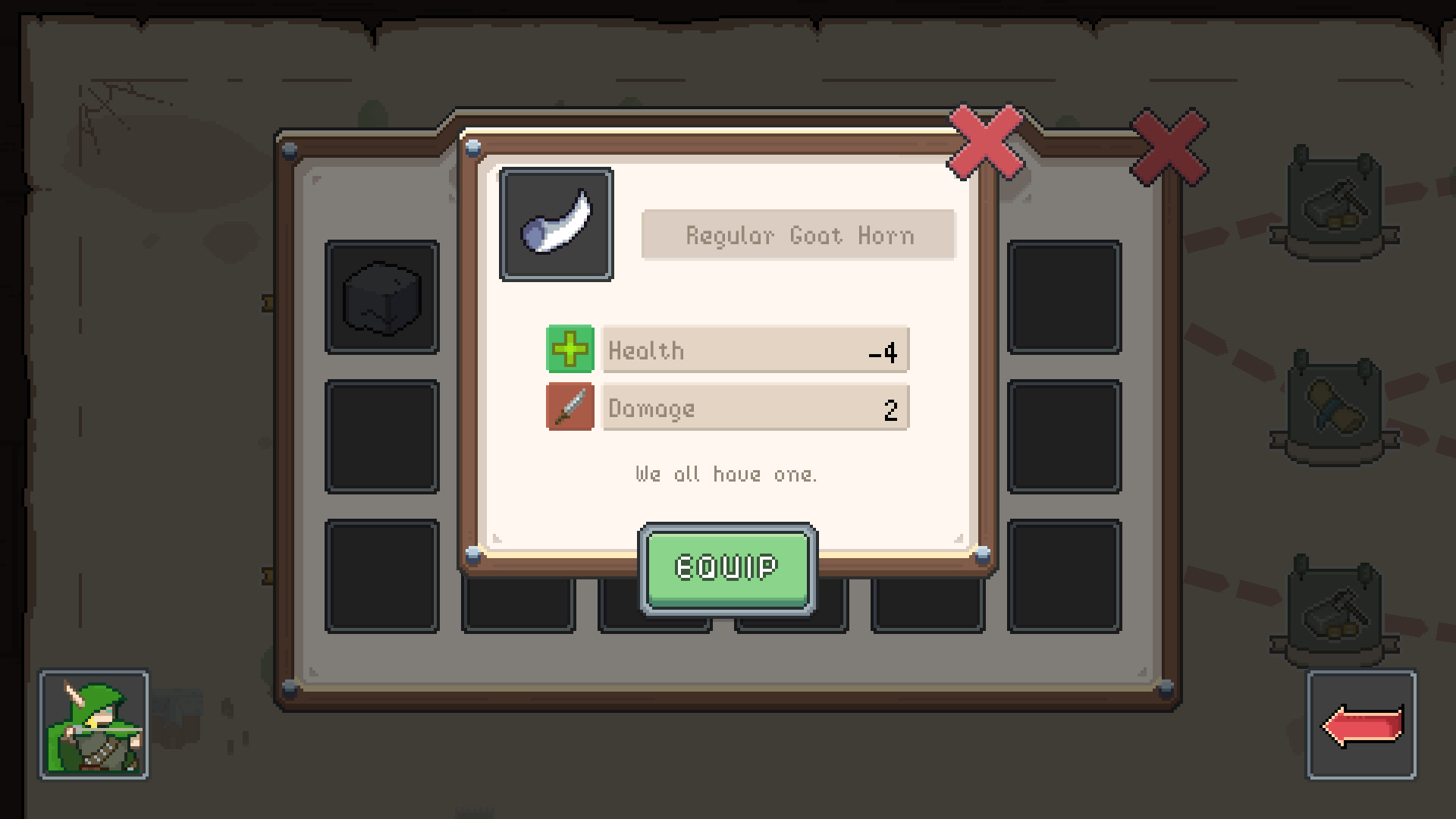Click the Regular Goat Horn name field
This screenshot has height=819, width=1456.
[x=799, y=234]
